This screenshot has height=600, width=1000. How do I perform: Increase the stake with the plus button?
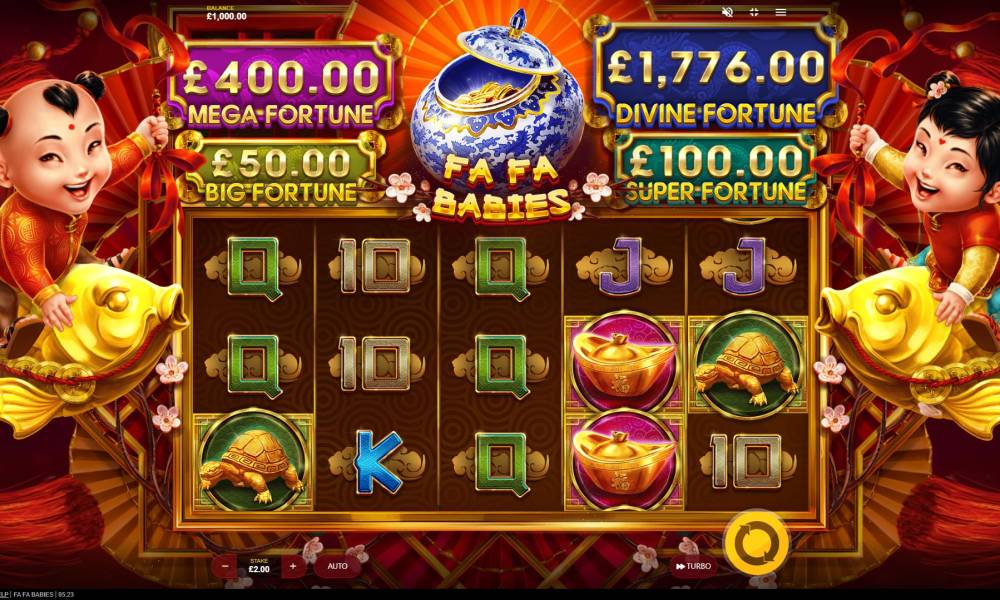293,566
